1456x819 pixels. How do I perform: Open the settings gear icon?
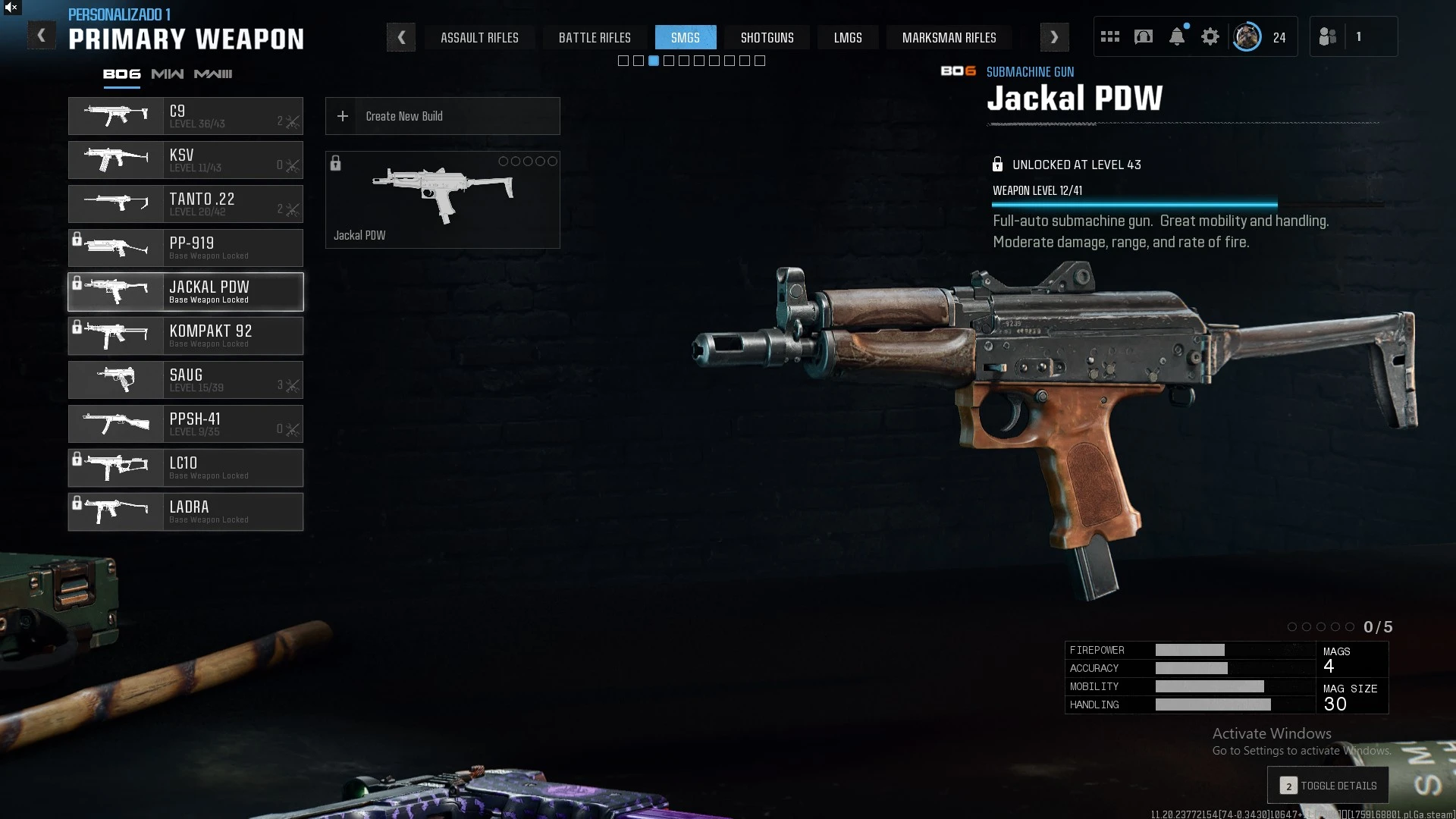[1210, 36]
